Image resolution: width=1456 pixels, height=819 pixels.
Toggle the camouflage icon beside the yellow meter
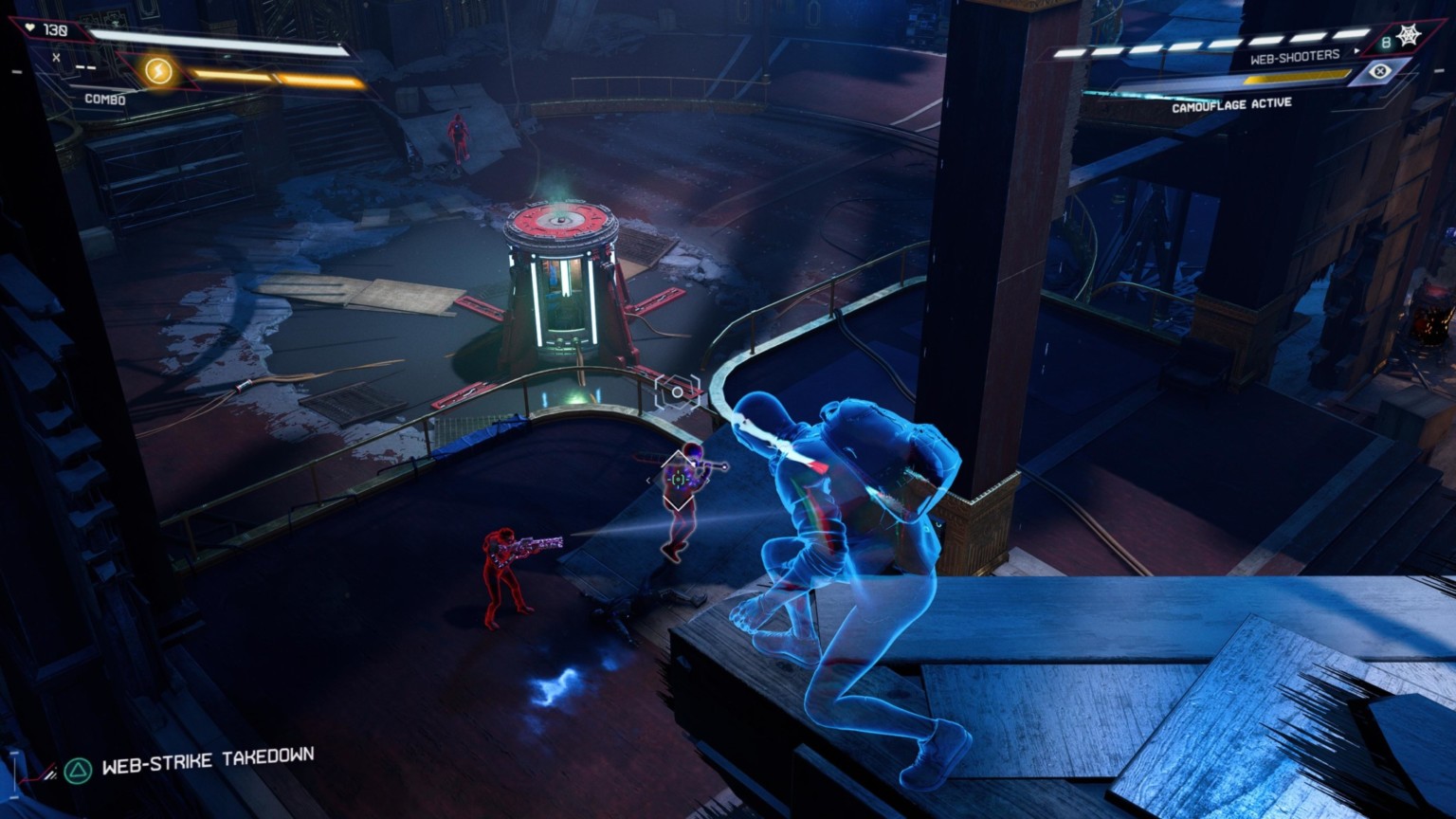pyautogui.click(x=1380, y=71)
